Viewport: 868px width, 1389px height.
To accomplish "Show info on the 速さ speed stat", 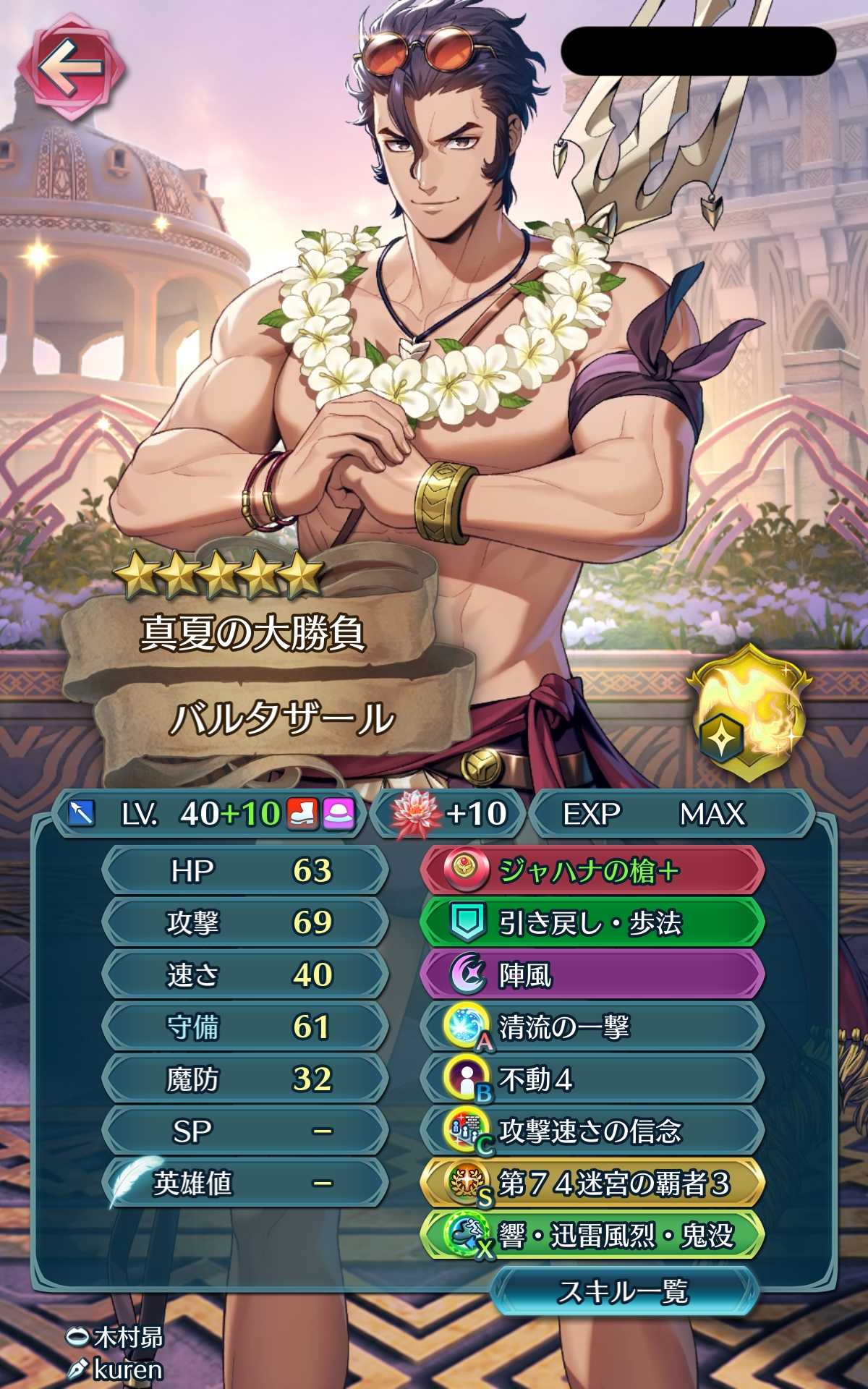I will click(244, 974).
